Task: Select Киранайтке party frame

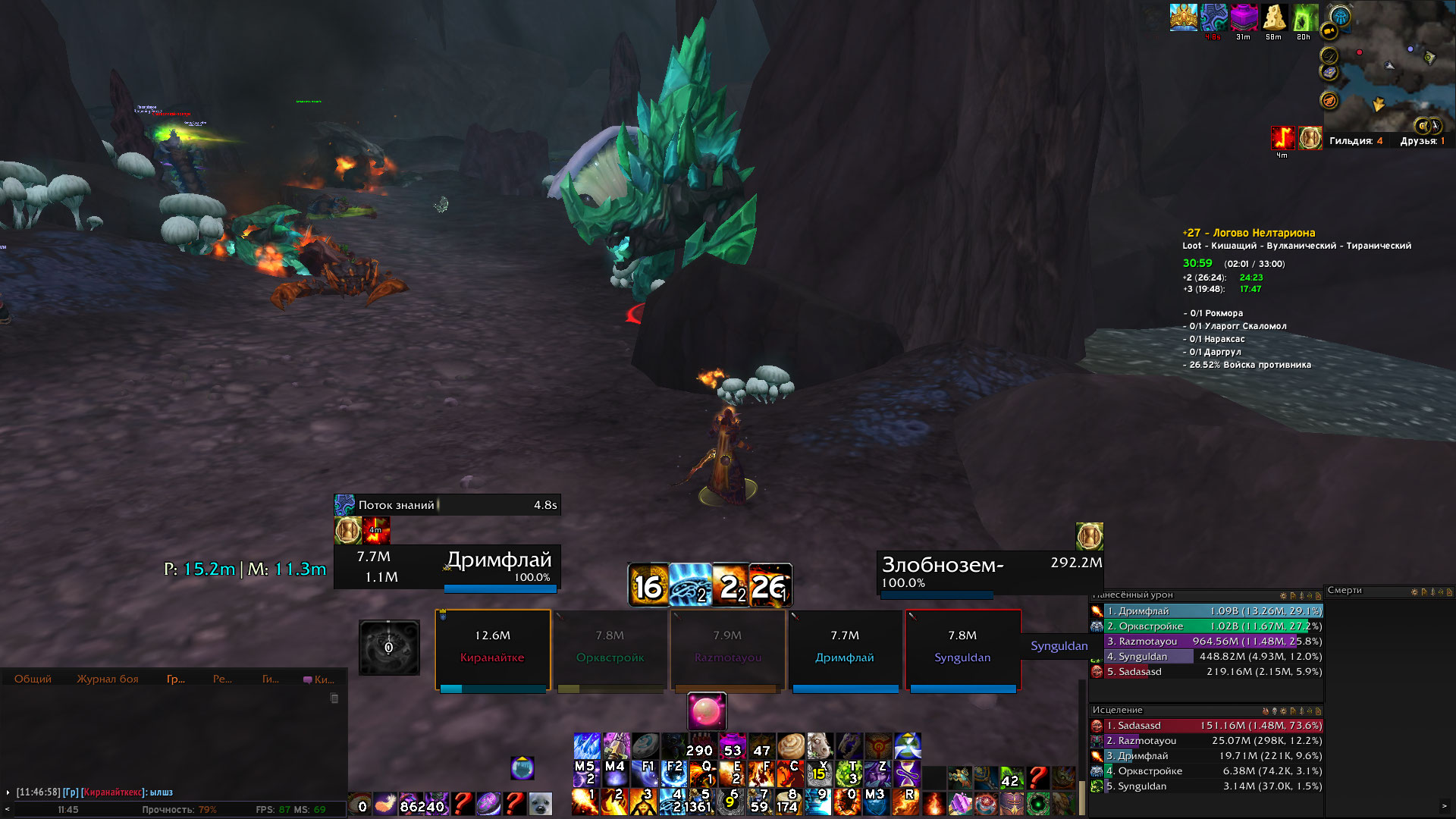Action: (493, 649)
